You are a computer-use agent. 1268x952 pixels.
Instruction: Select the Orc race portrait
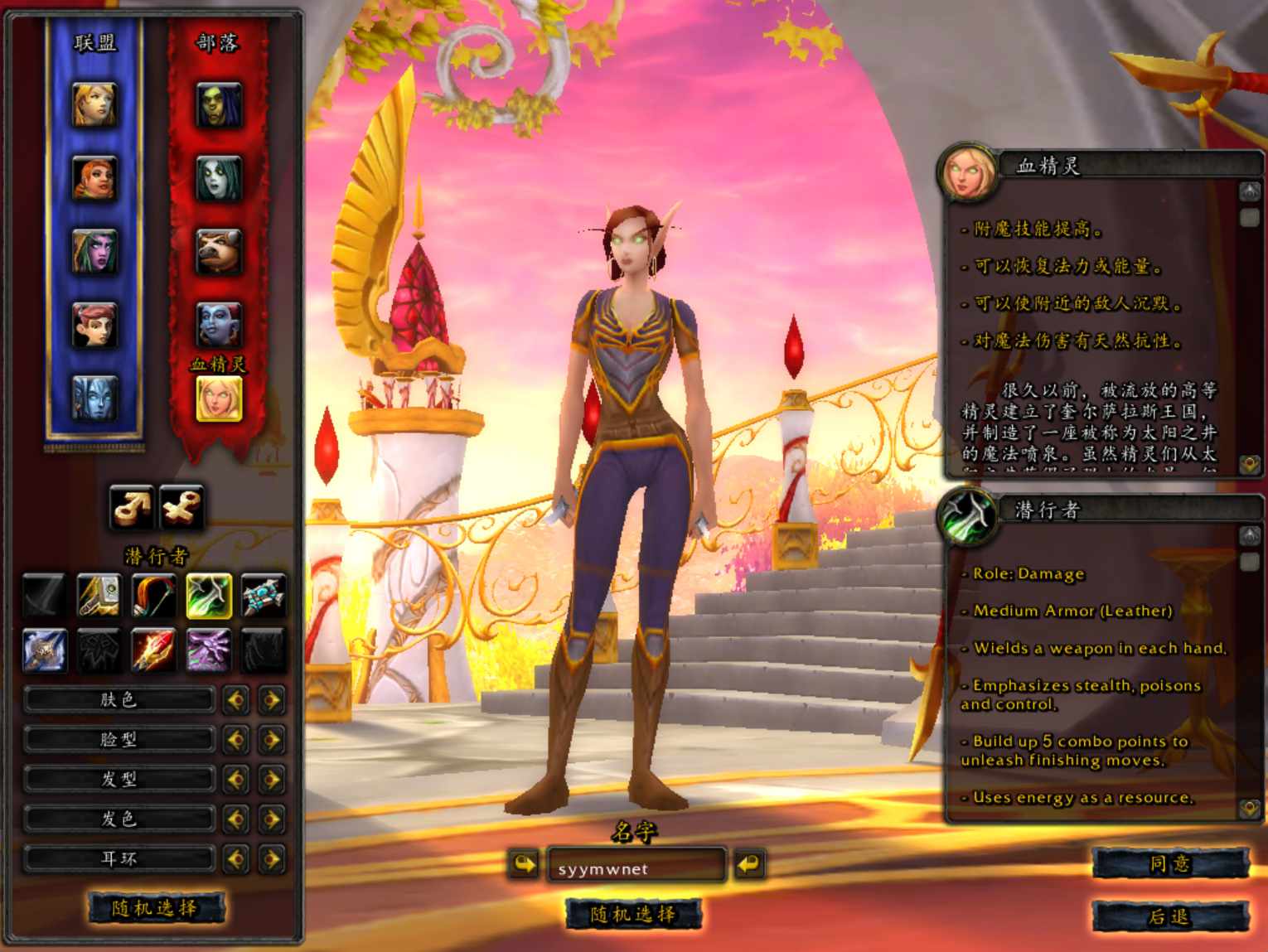(x=219, y=104)
